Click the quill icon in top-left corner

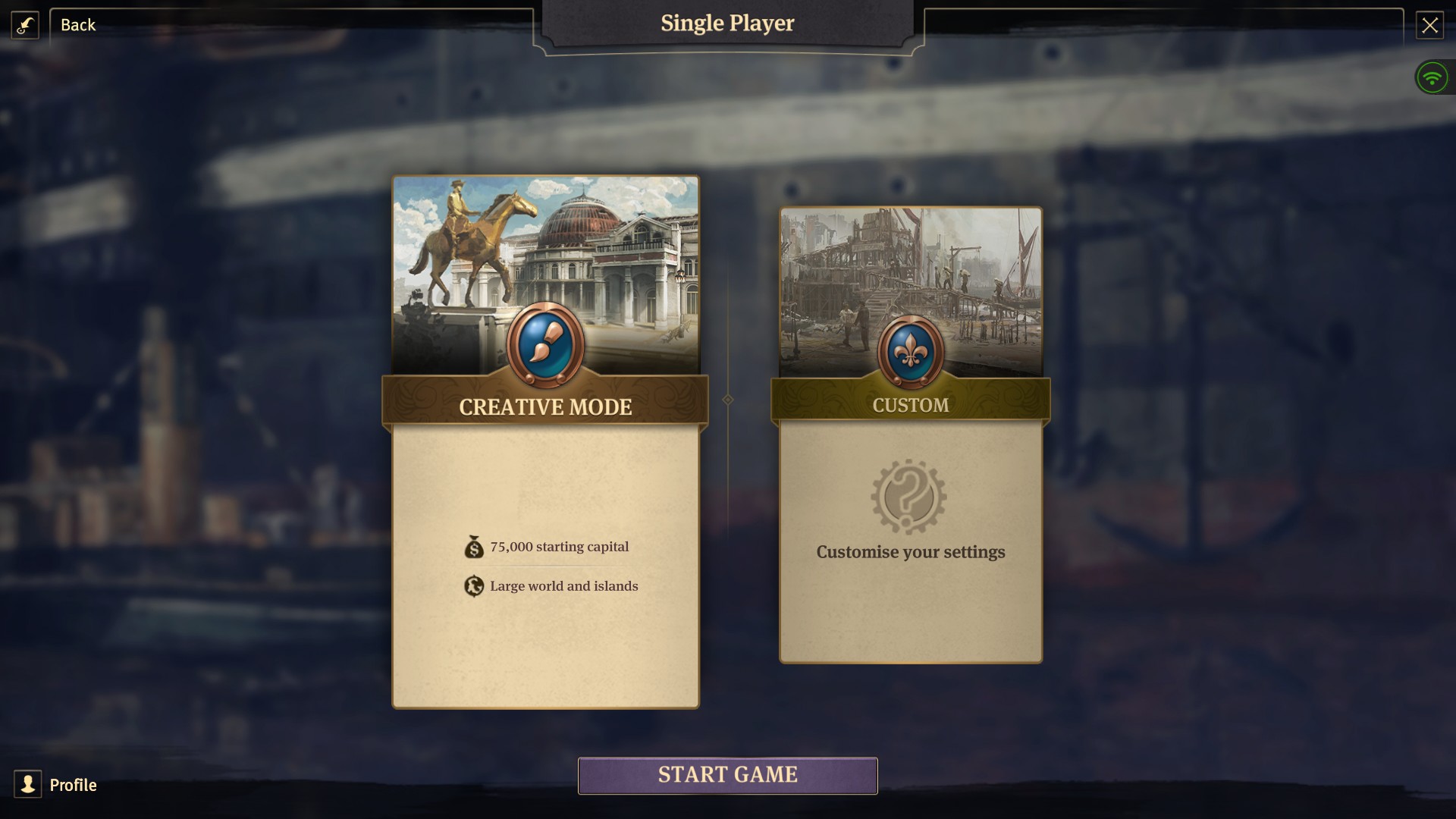pyautogui.click(x=25, y=25)
